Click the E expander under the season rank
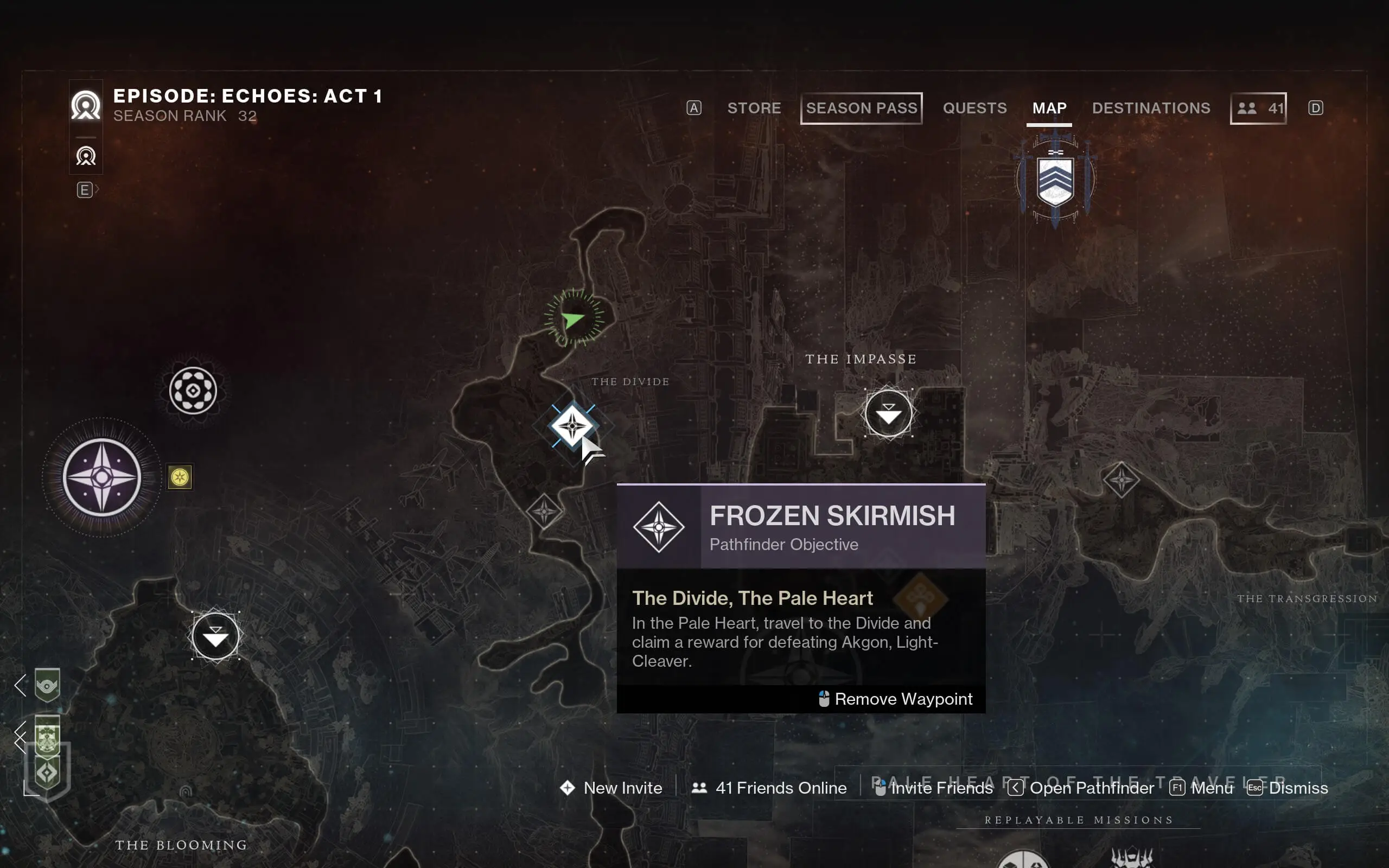1389x868 pixels. tap(85, 189)
